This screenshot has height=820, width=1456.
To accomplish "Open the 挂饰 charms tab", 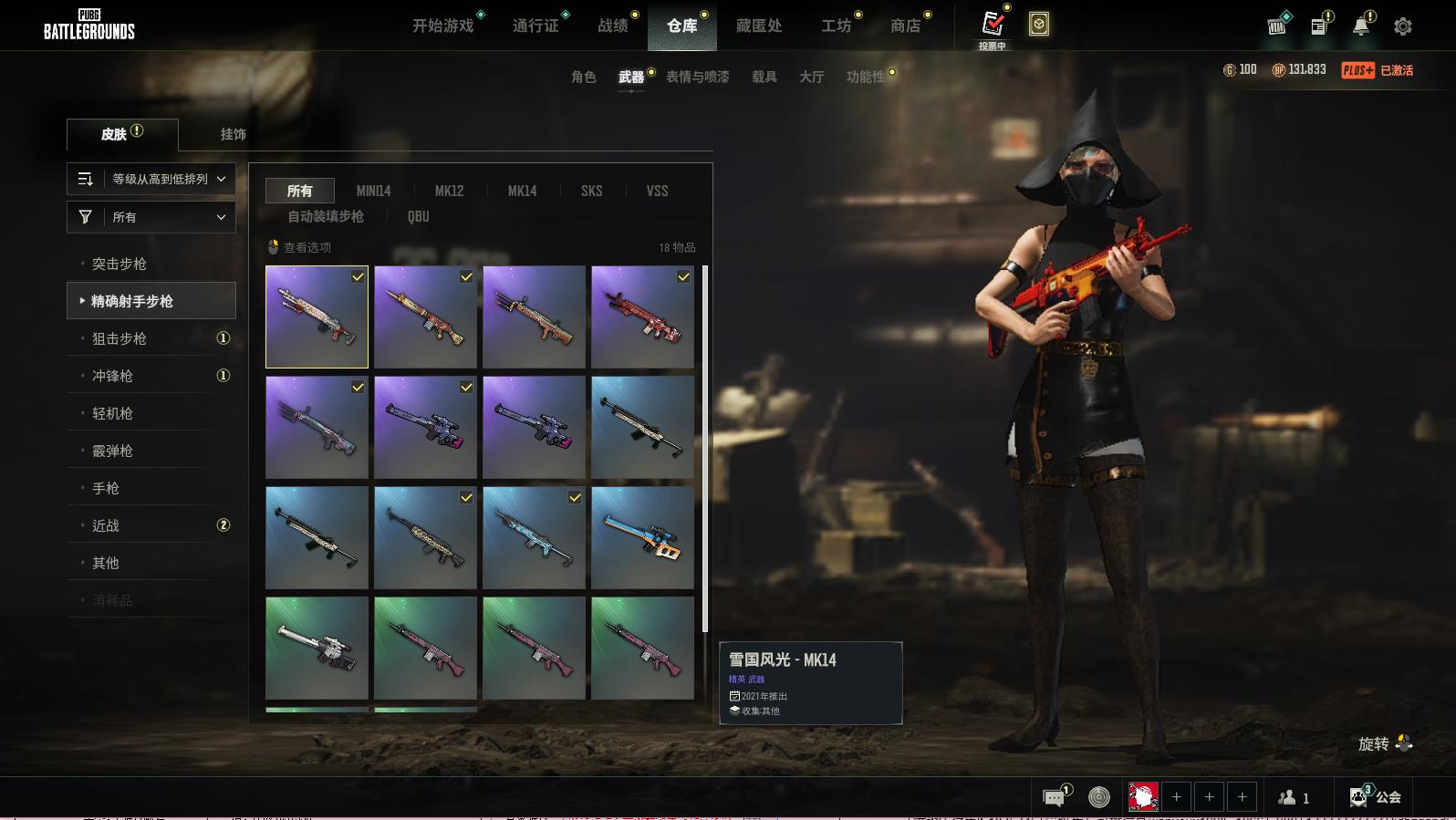I will point(233,134).
